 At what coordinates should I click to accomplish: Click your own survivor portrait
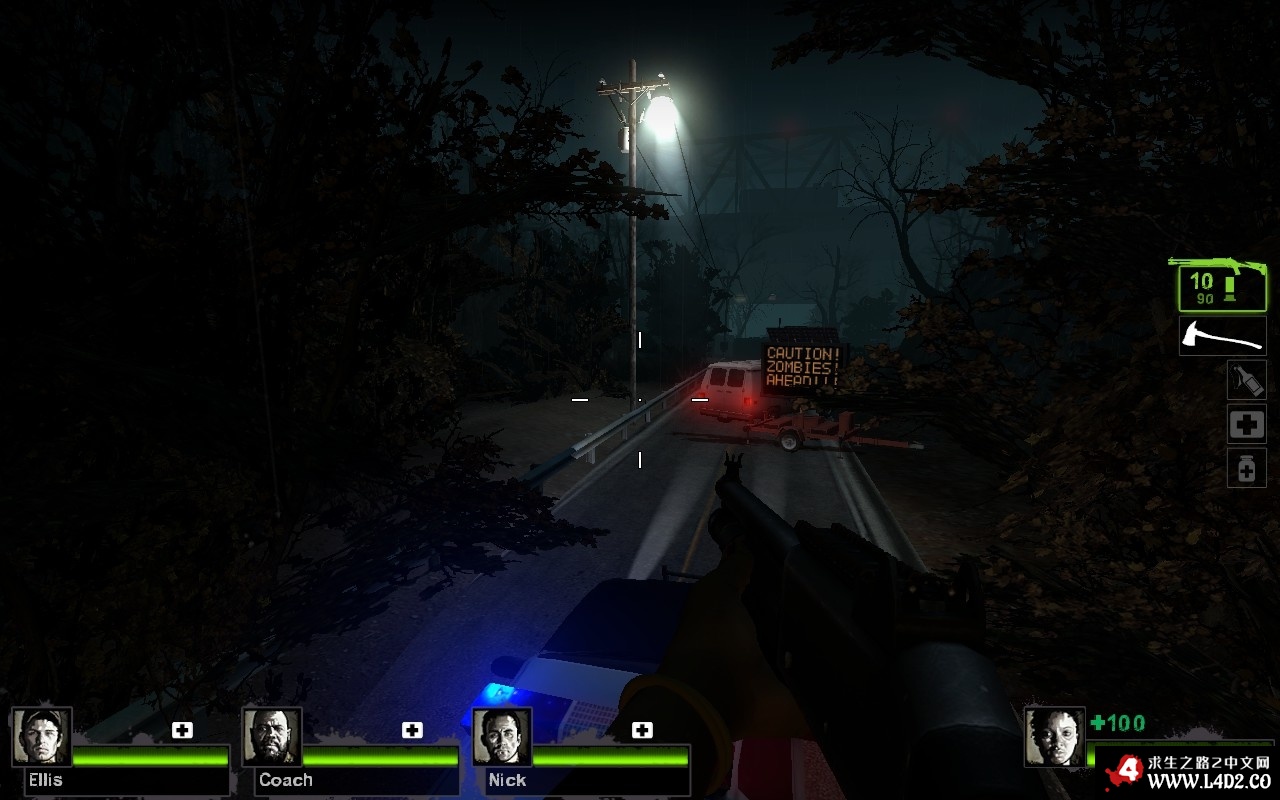[x=1054, y=737]
